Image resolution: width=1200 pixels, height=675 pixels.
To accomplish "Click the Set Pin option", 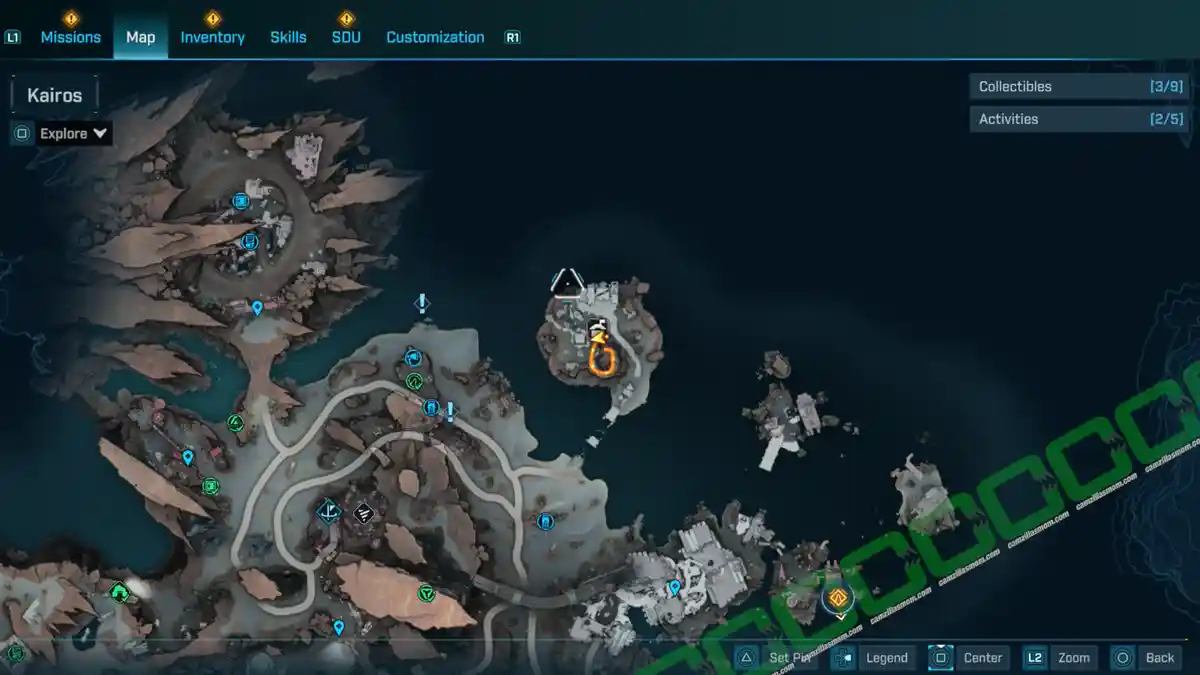I will click(x=792, y=657).
